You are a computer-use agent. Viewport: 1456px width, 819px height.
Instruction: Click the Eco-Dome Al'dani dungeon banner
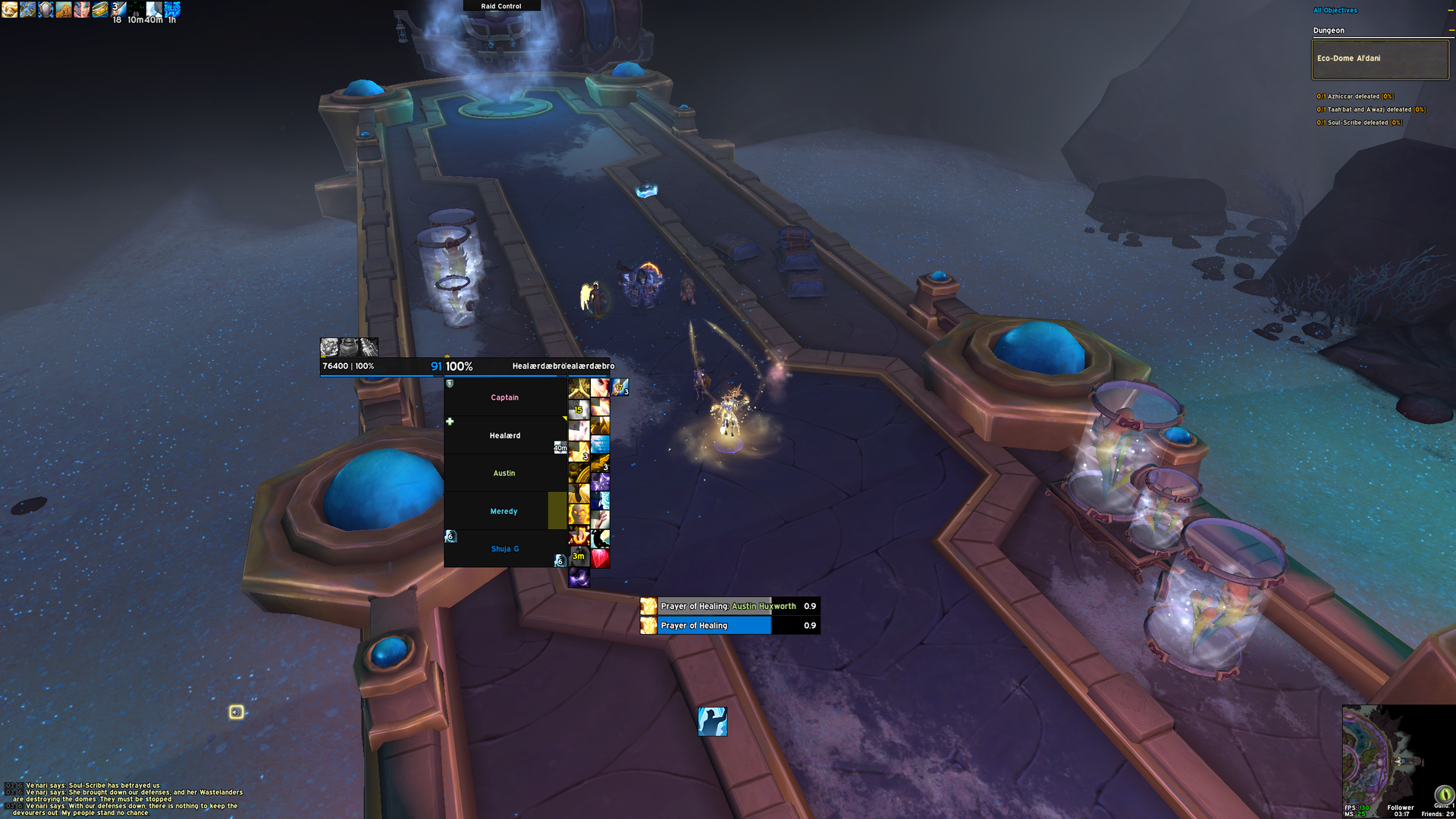[1379, 58]
